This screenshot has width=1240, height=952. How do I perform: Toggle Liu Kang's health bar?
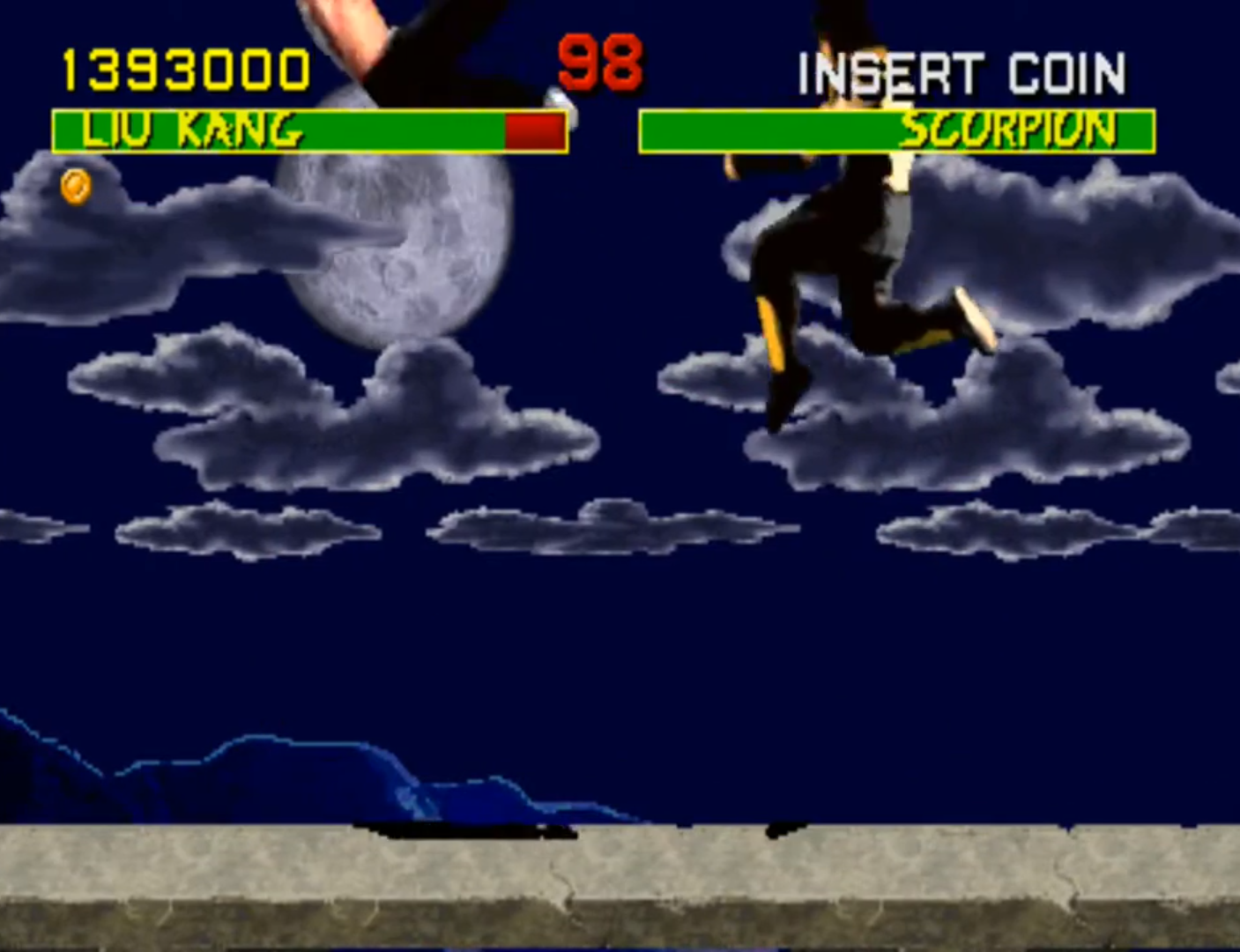pos(308,132)
